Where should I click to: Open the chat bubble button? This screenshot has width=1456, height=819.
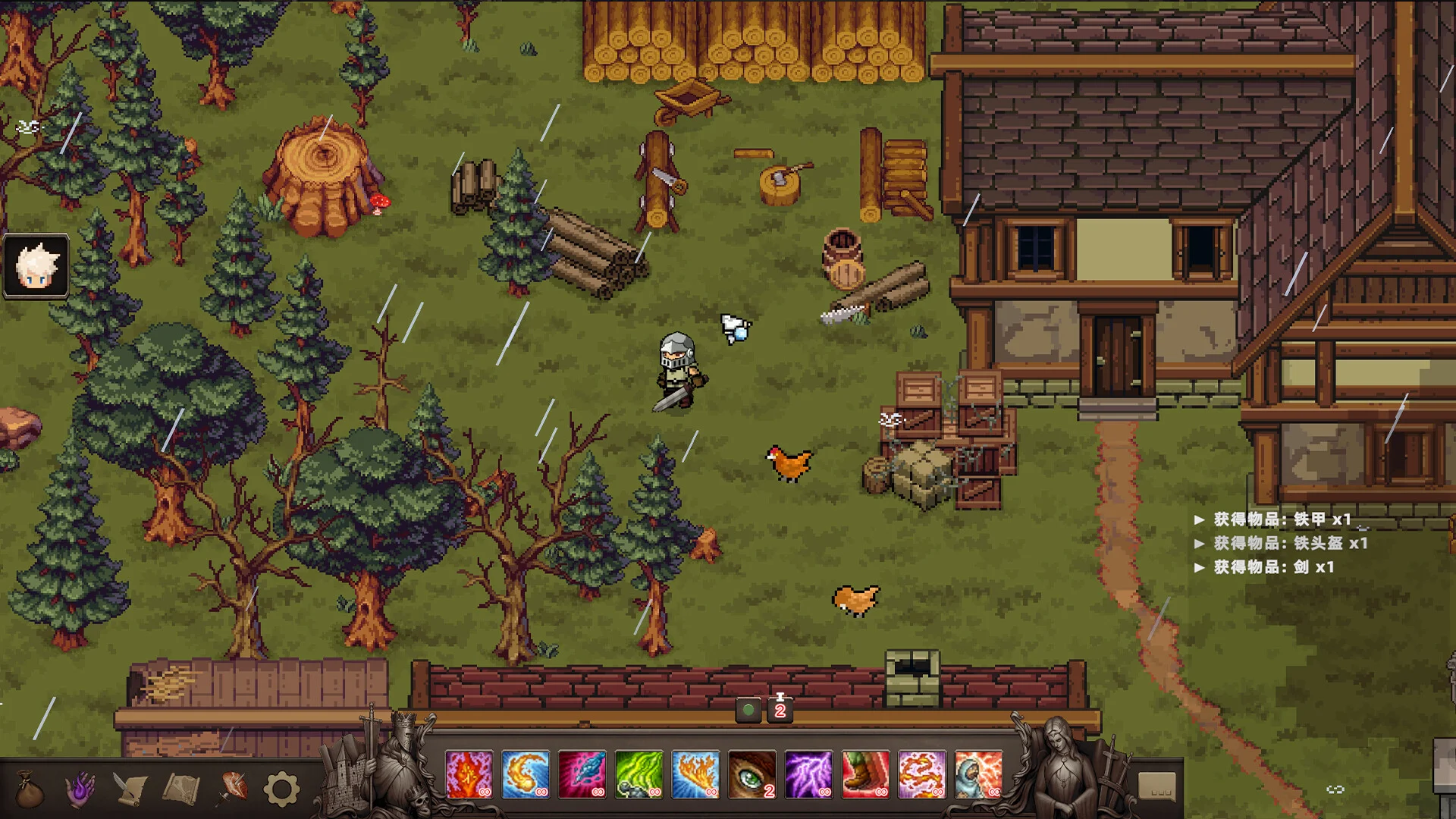coord(1157,786)
